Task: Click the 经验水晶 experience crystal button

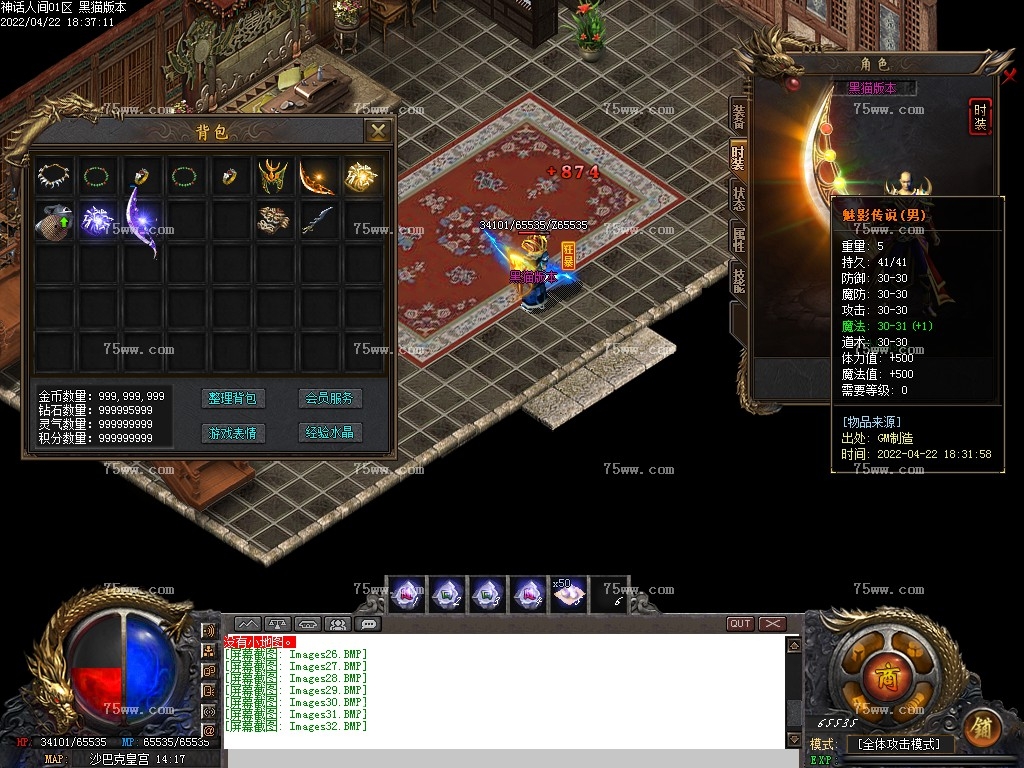Action: [330, 433]
